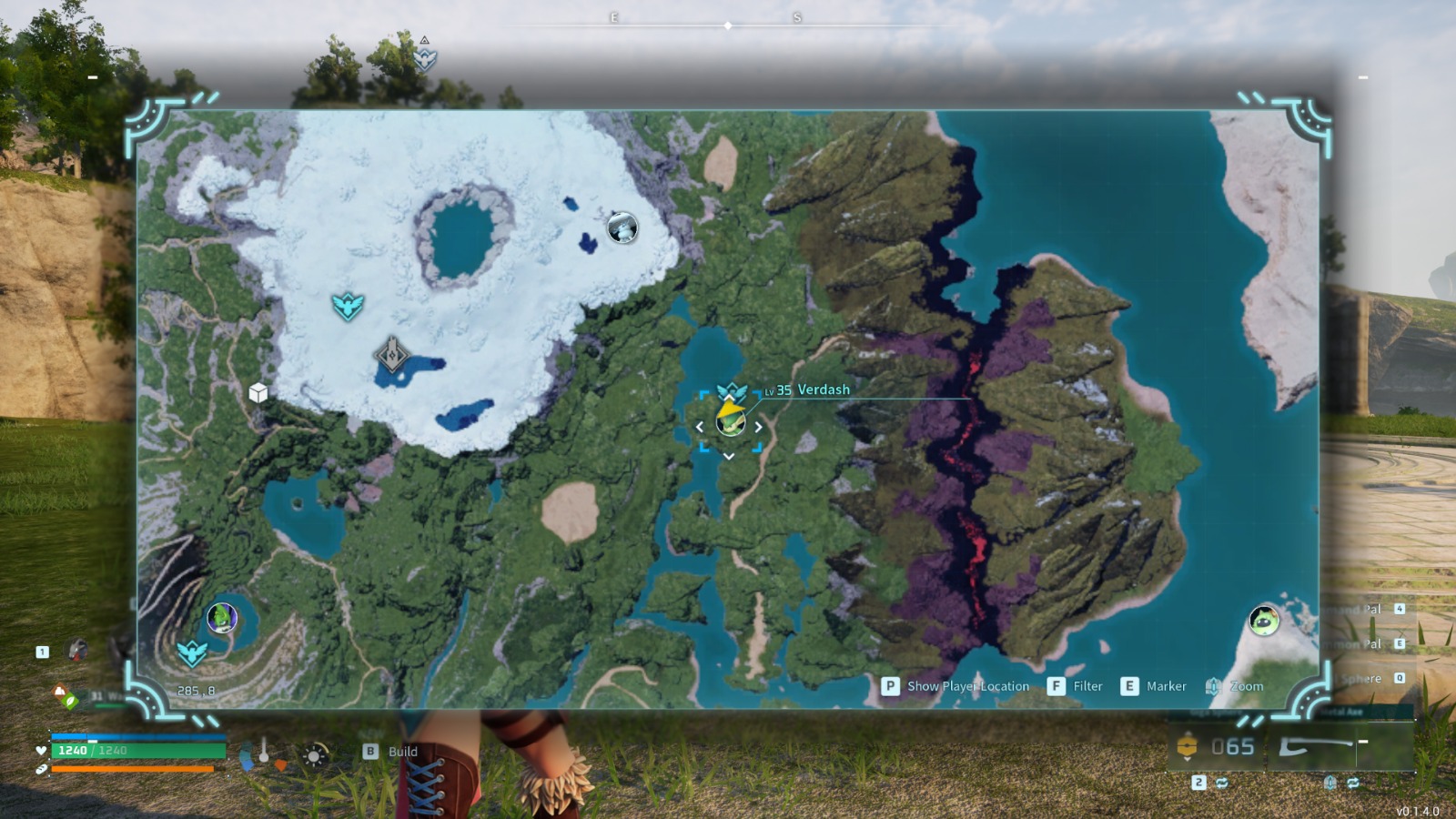Select the green Pal portrait on eastern beach
Viewport: 1456px width, 819px height.
pyautogui.click(x=1263, y=622)
